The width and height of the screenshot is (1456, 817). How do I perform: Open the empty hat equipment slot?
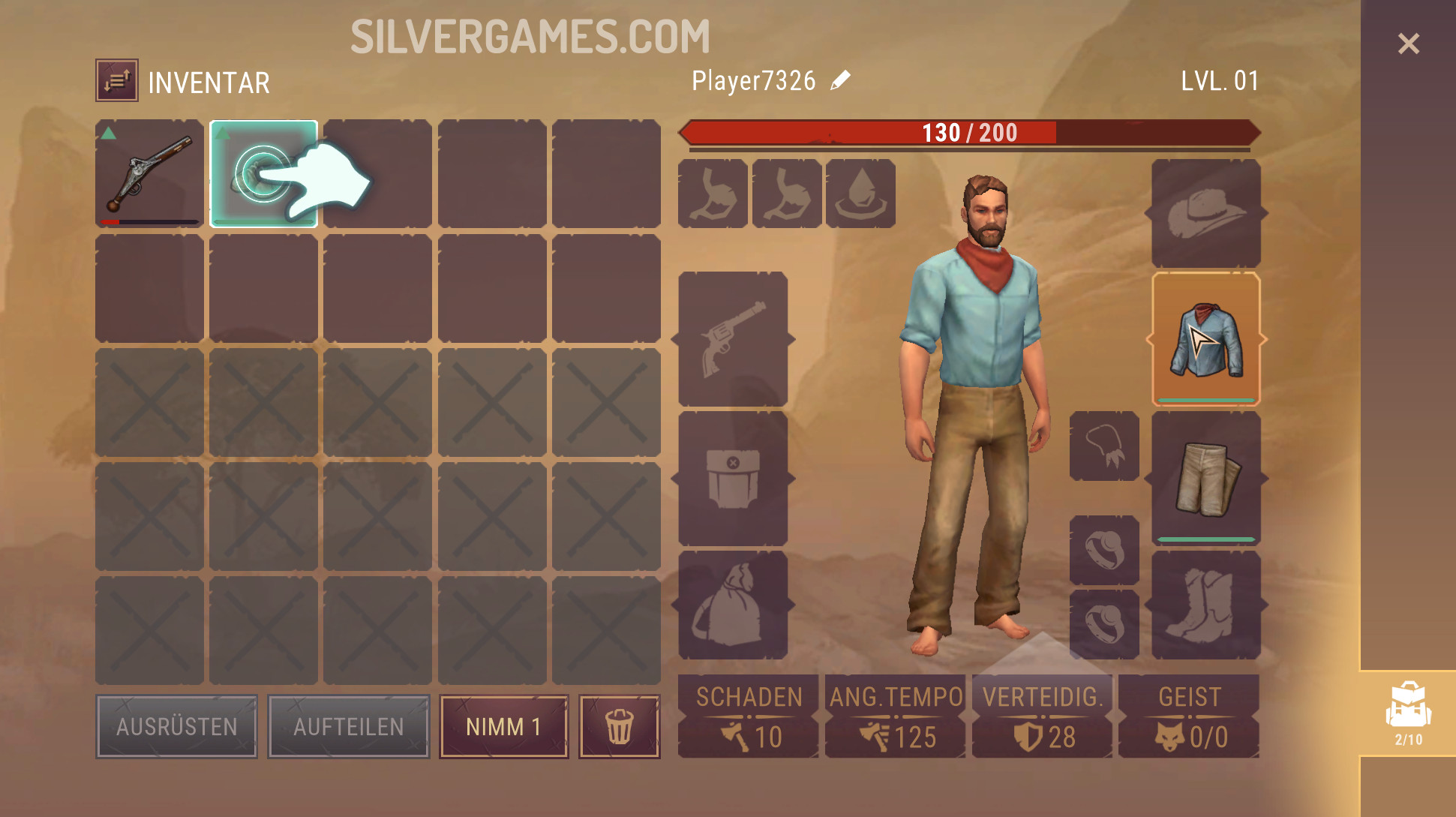point(1205,213)
